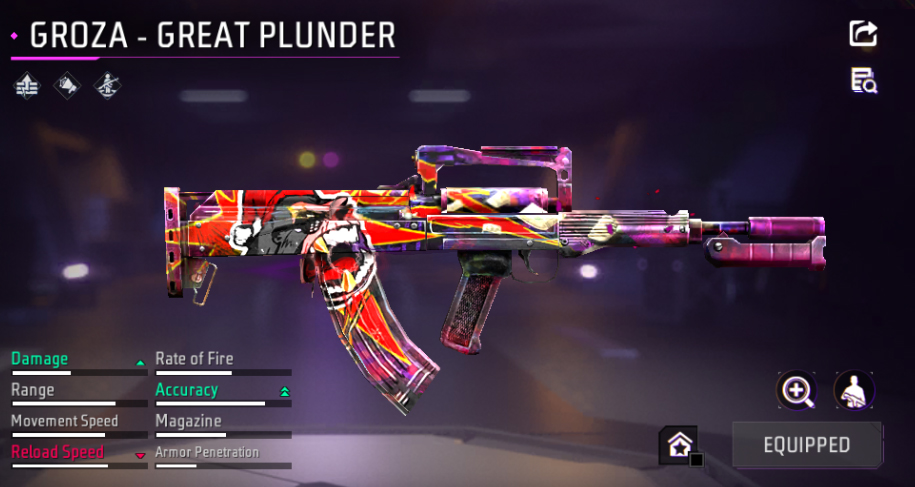Open the document search details icon
Image resolution: width=915 pixels, height=487 pixels.
pos(864,81)
